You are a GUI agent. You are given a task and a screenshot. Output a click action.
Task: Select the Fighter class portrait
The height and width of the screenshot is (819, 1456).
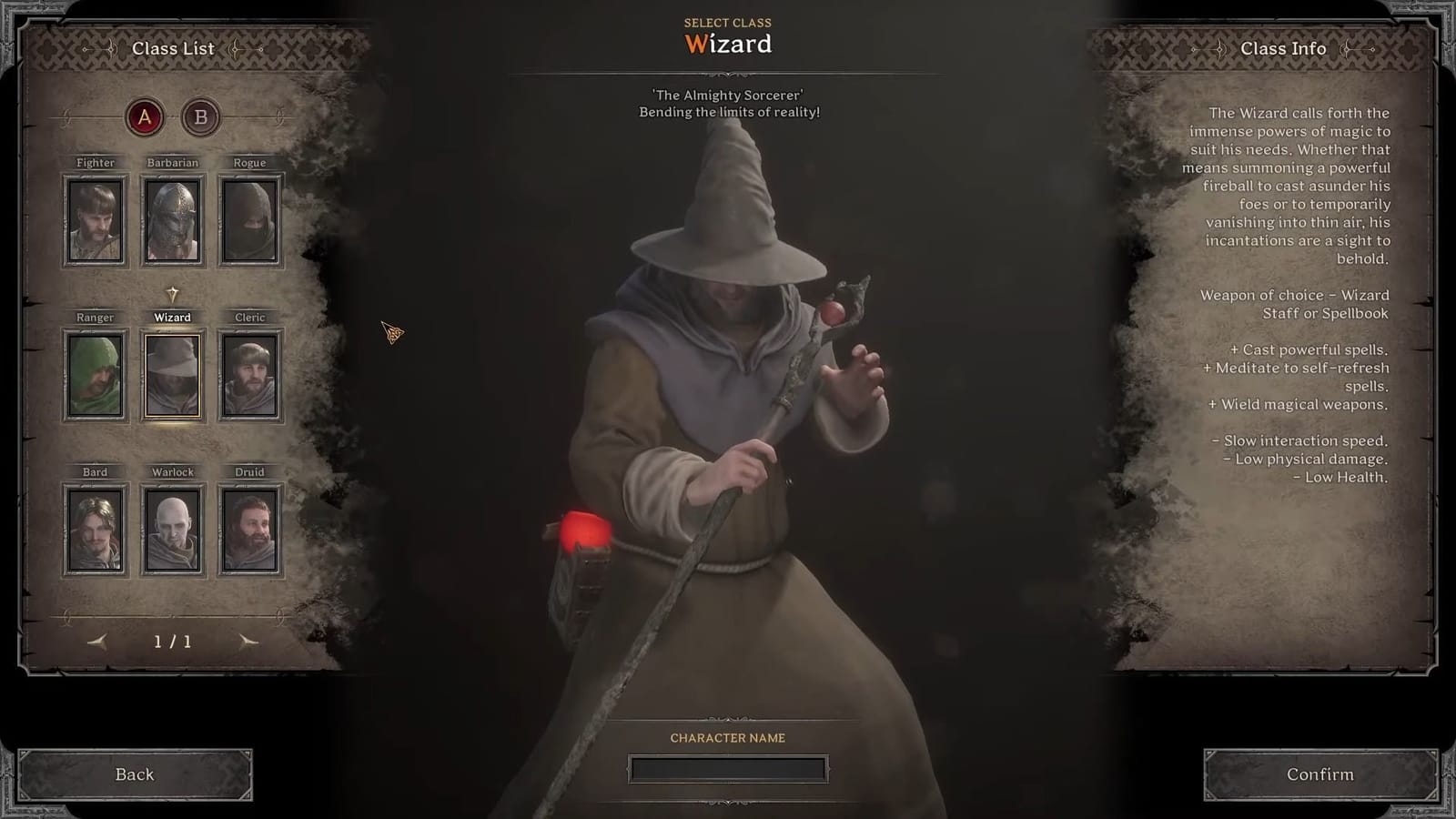point(95,218)
